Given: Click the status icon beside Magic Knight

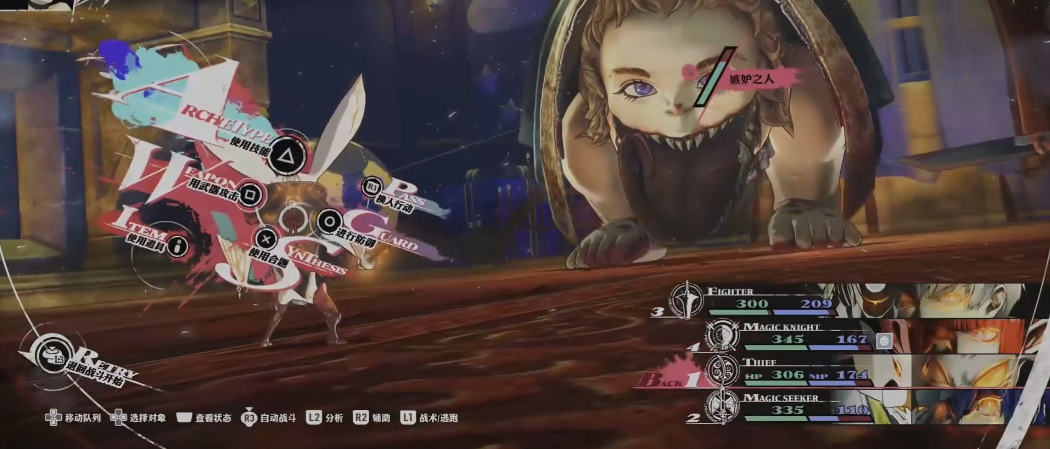Looking at the screenshot, I should 883,340.
